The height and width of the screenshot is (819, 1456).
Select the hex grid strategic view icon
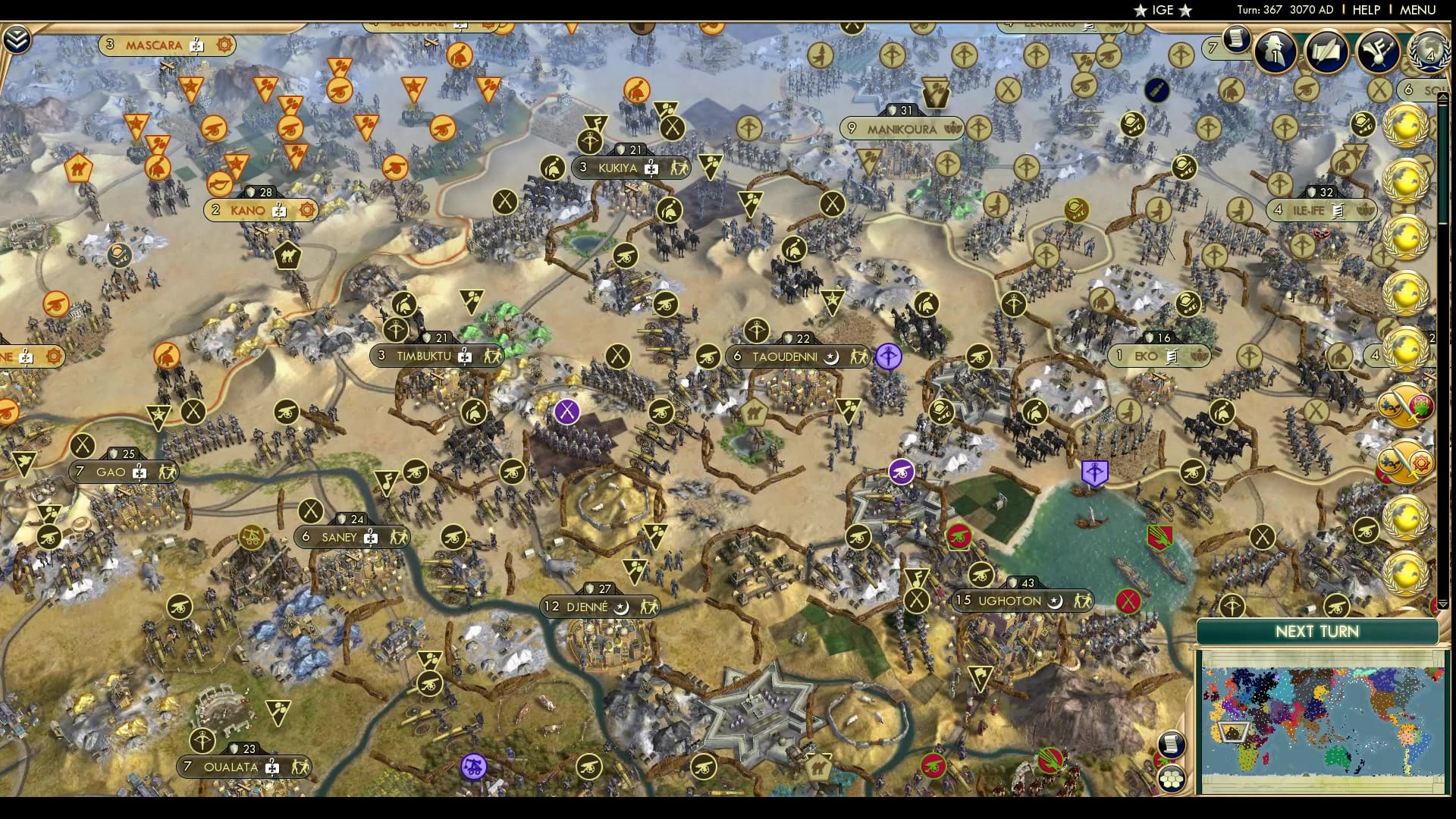pyautogui.click(x=1172, y=778)
